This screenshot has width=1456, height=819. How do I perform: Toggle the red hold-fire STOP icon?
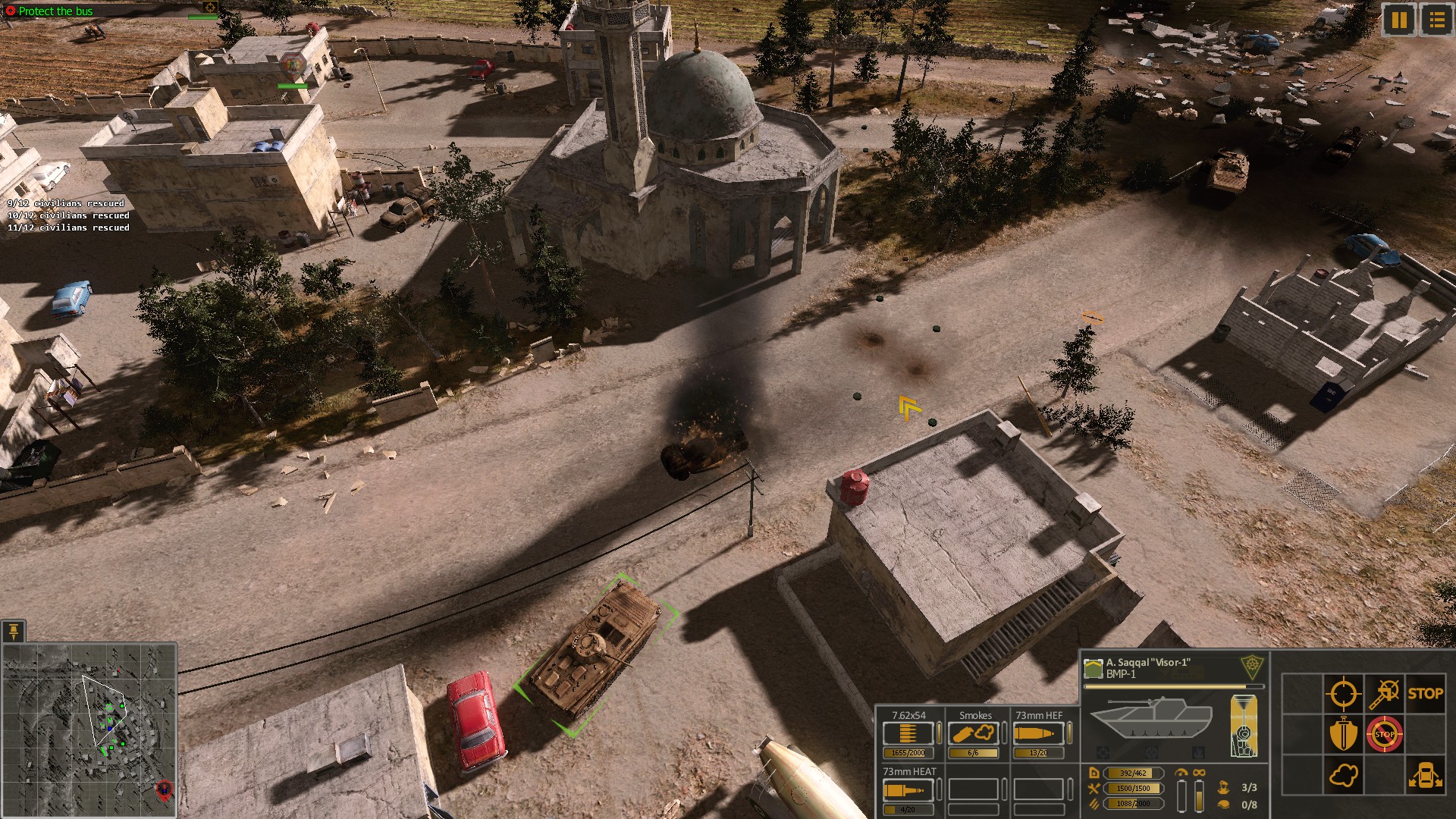pyautogui.click(x=1385, y=734)
